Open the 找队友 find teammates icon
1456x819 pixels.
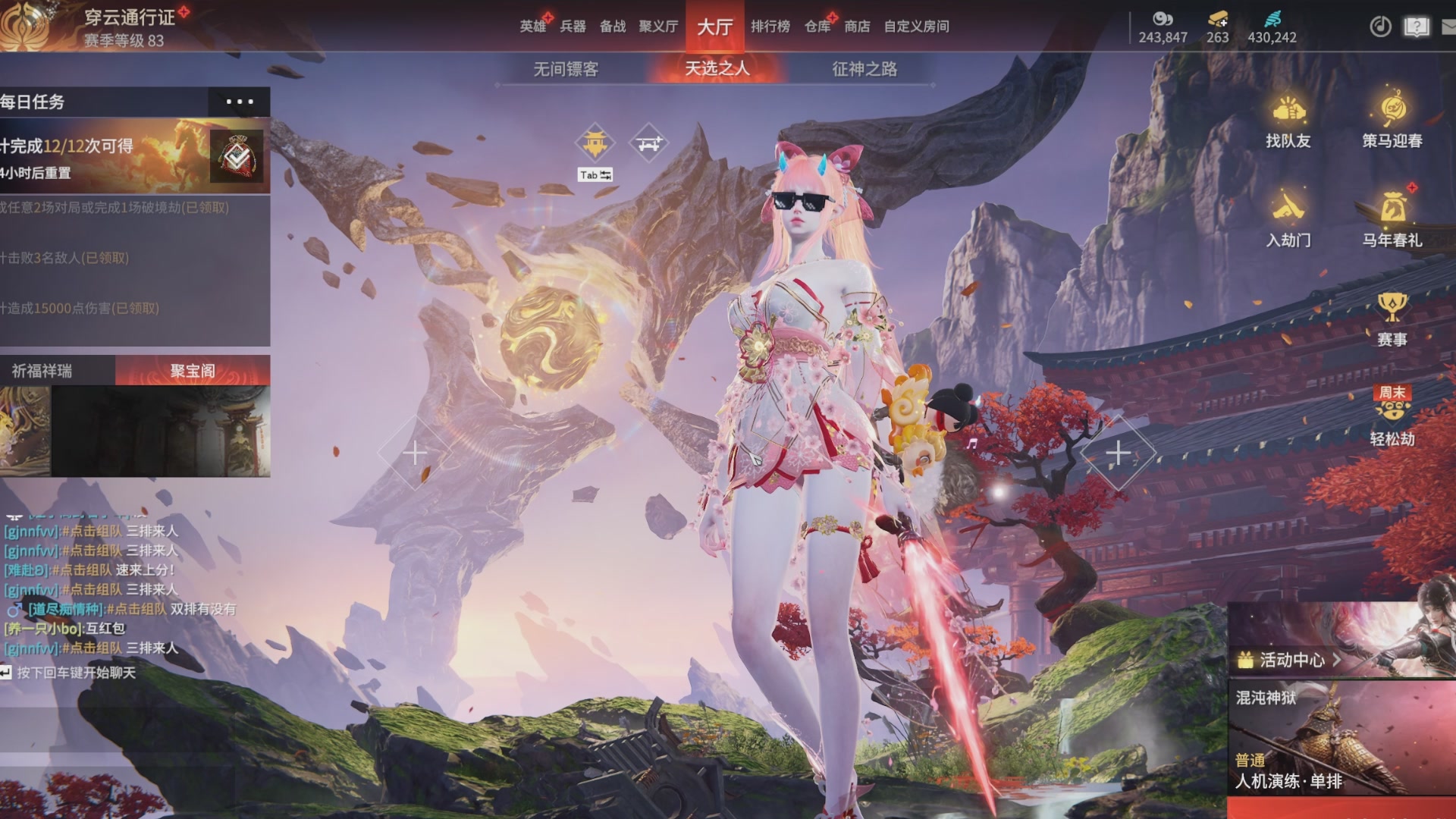coord(1288,121)
